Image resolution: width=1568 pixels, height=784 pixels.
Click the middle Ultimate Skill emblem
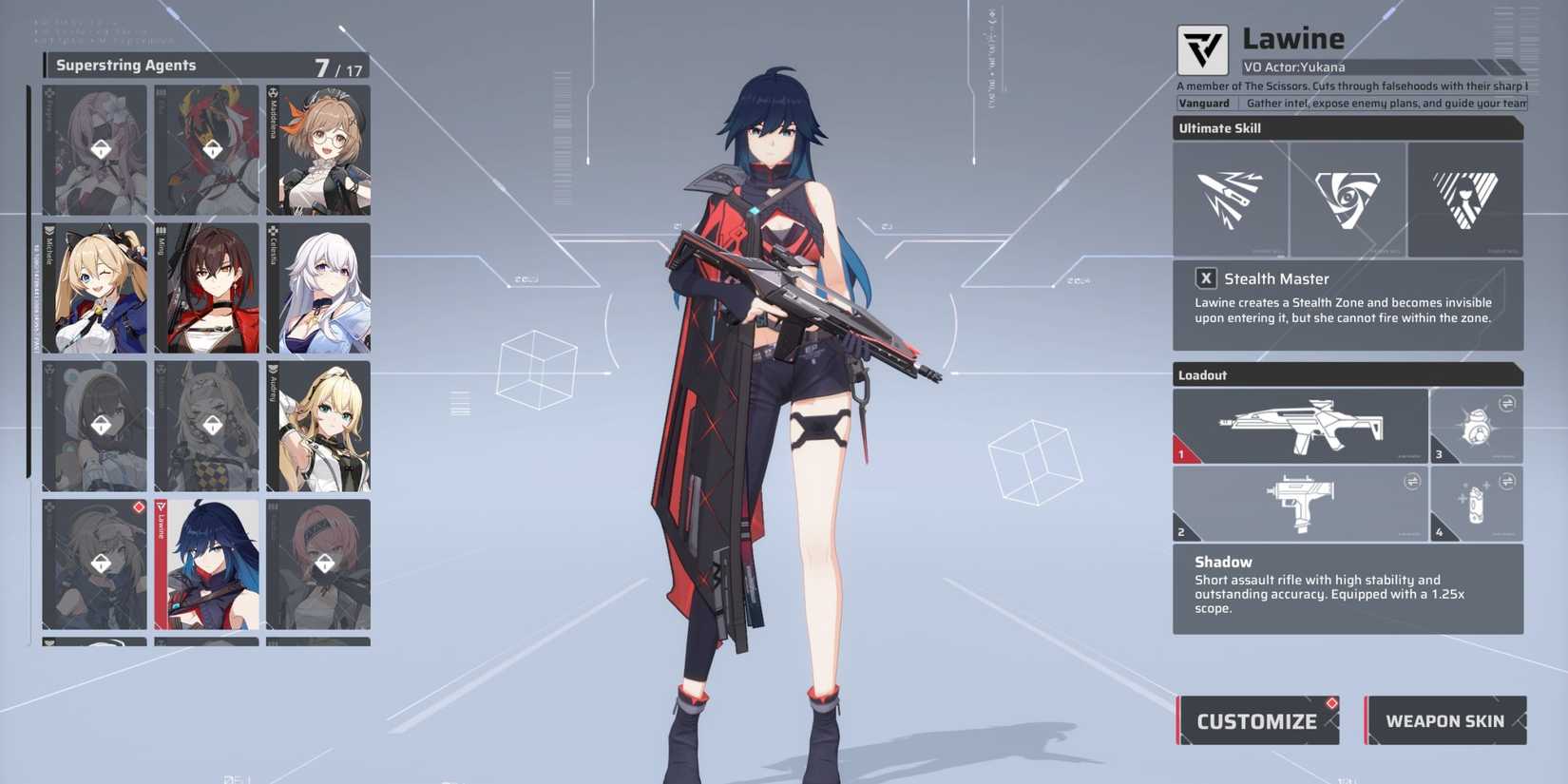tap(1348, 199)
